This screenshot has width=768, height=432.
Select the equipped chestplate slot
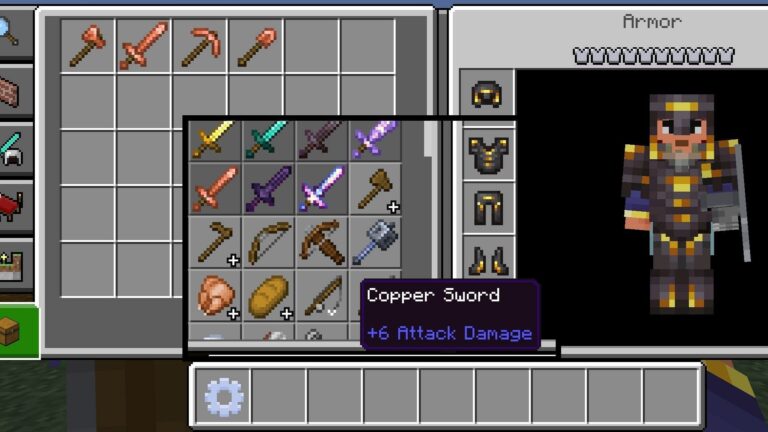coord(489,152)
